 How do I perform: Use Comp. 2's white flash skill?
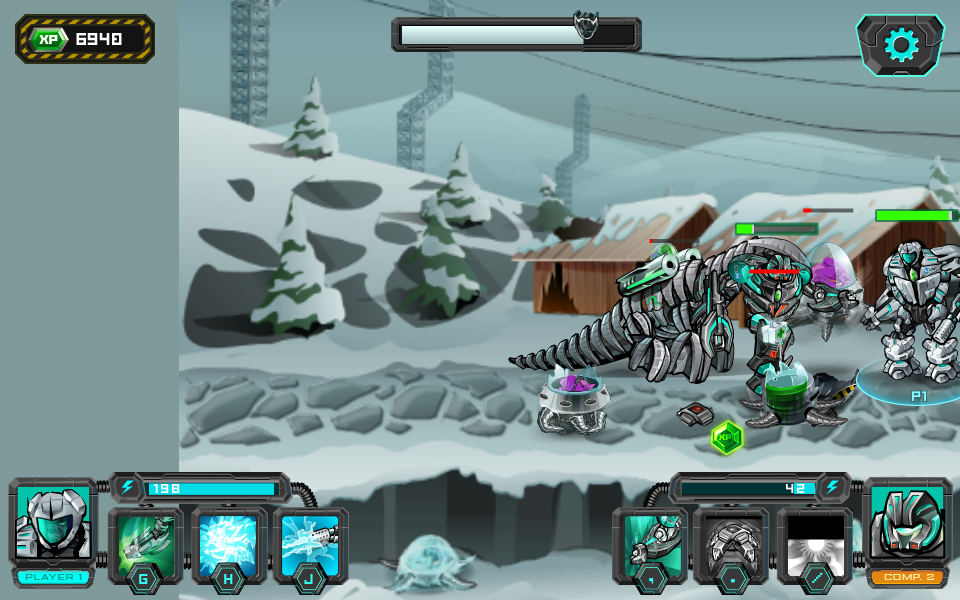[814, 544]
